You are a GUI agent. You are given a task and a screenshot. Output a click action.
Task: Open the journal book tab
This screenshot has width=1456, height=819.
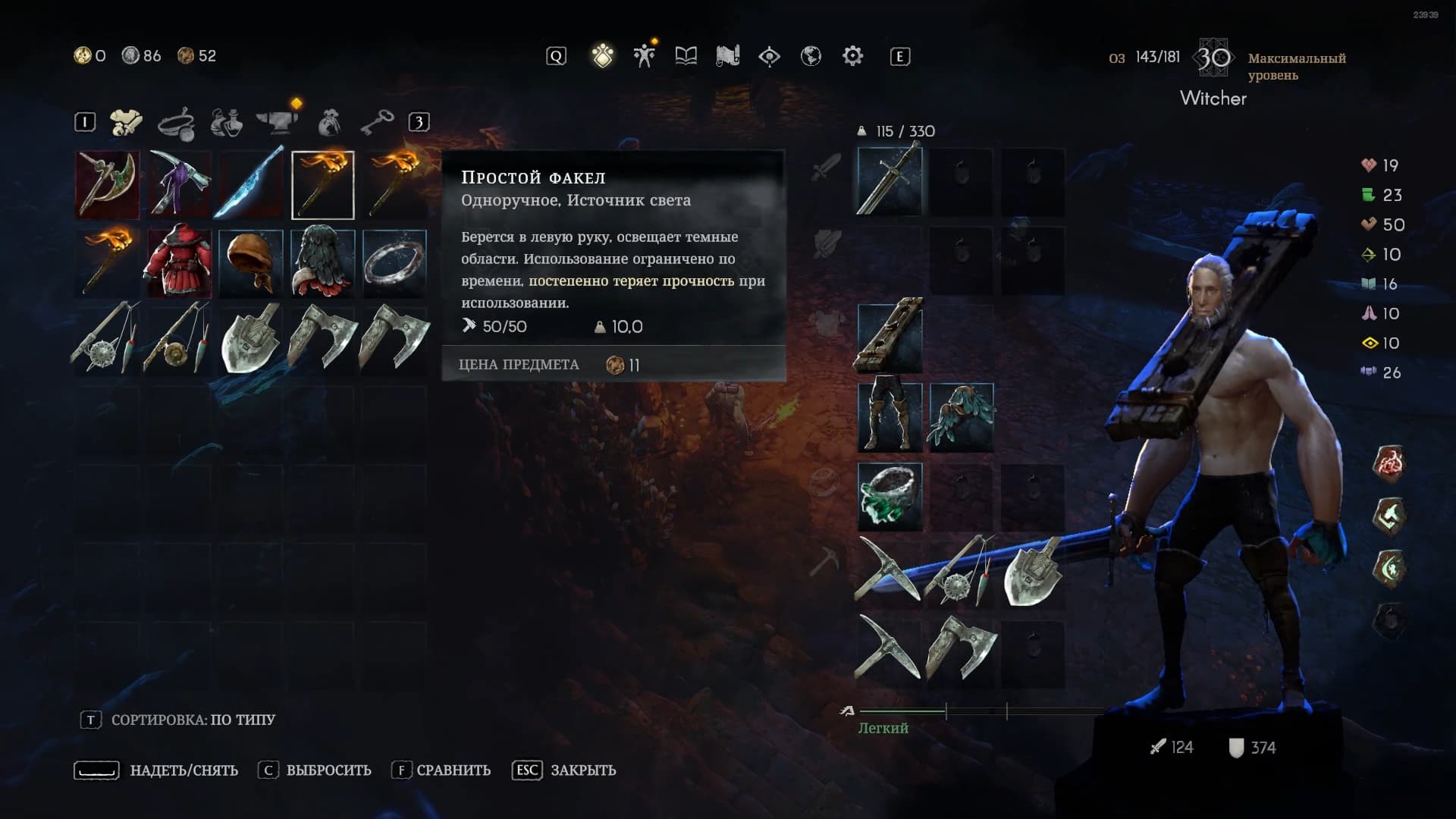686,56
